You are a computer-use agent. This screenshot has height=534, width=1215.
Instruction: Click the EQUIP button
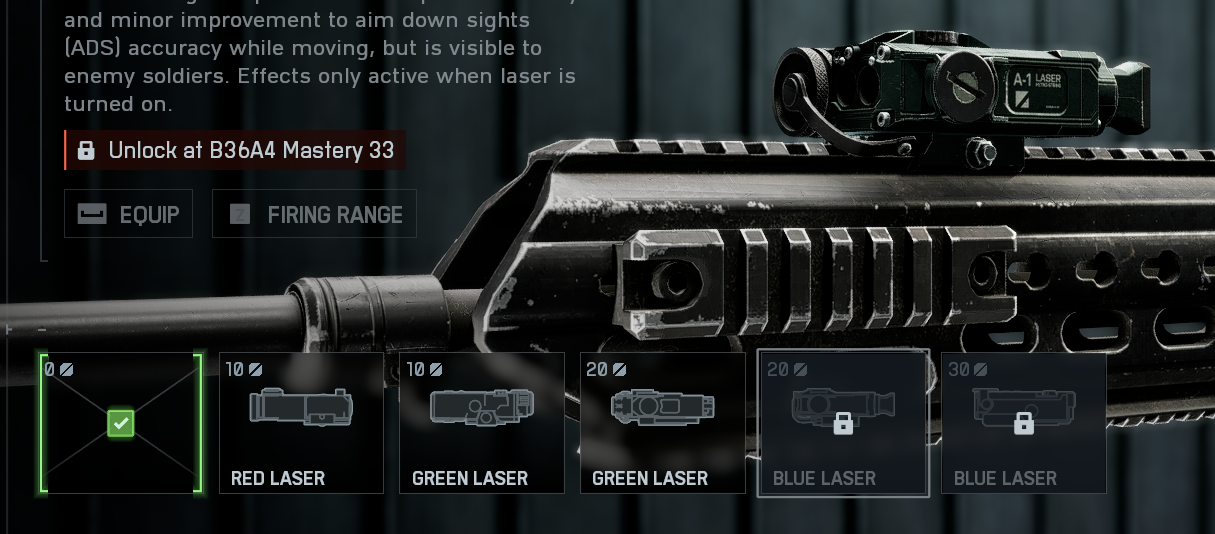(x=128, y=214)
